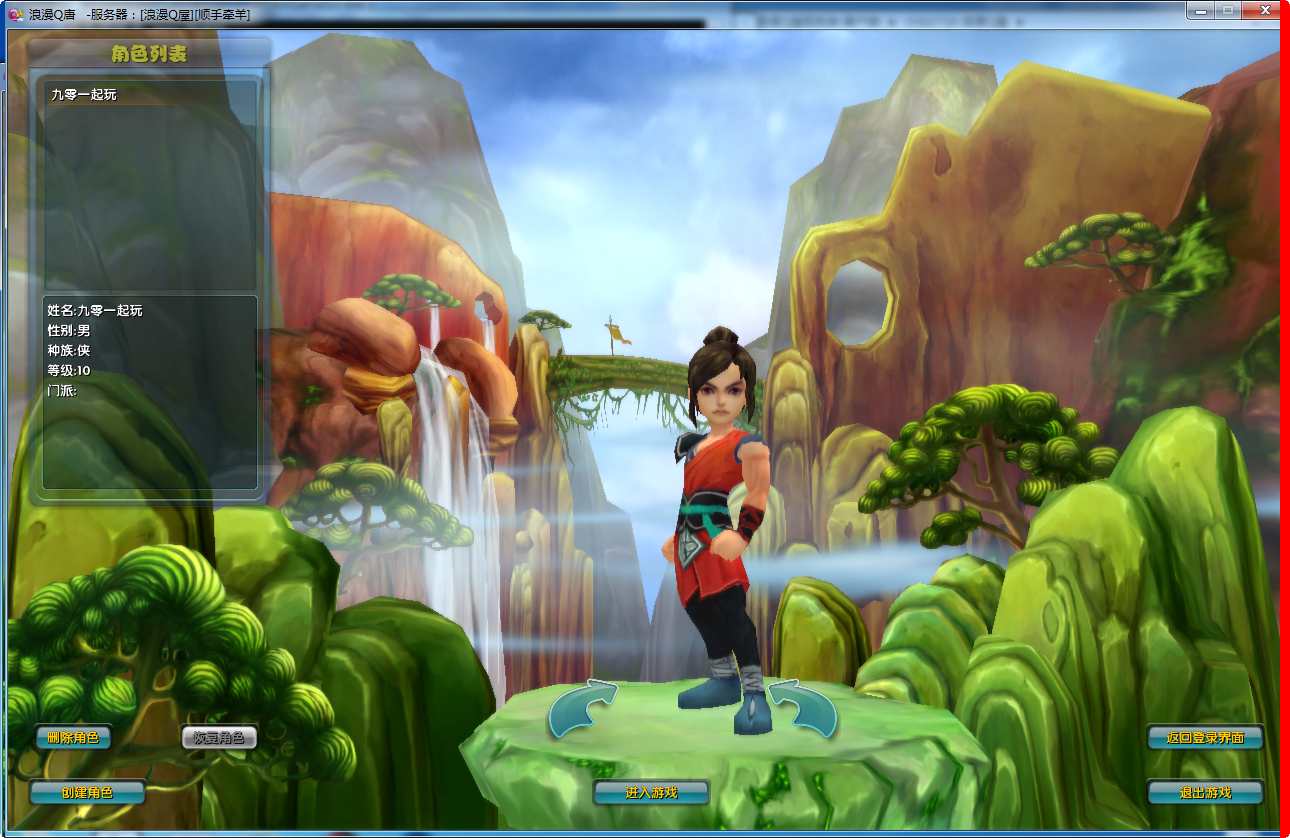Enter the game with 进入游戏
This screenshot has width=1290, height=838.
click(651, 792)
